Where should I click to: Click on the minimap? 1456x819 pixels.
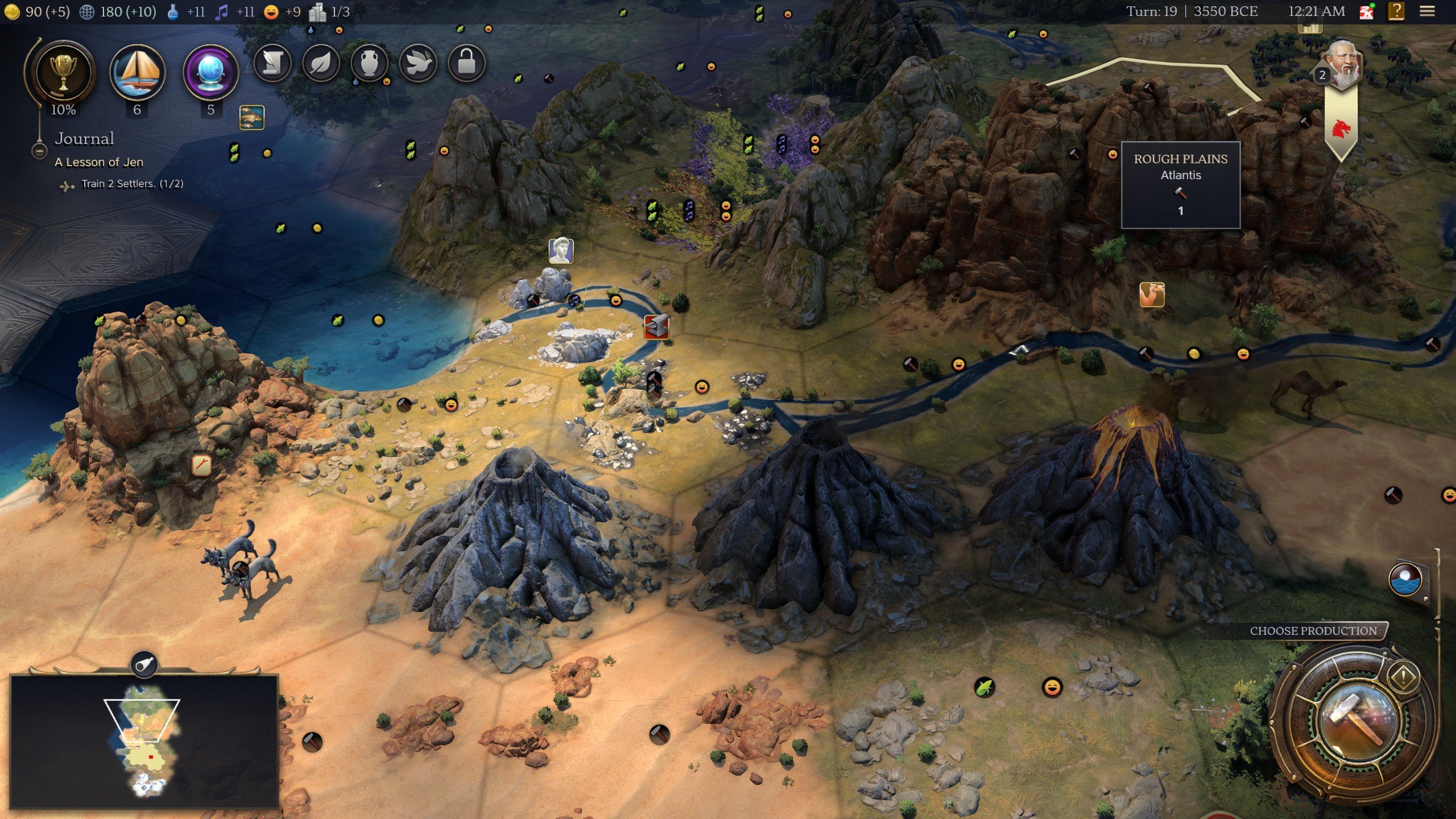(144, 742)
